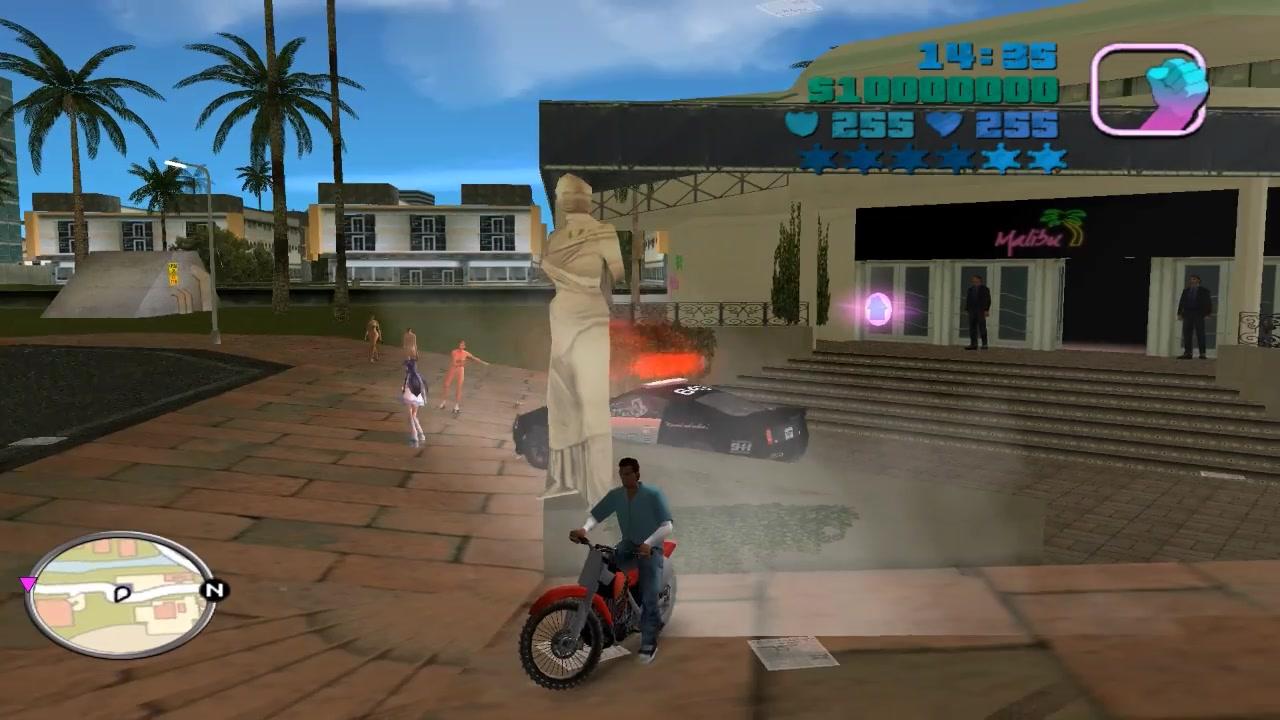Screen dimensions: 1280x720
Task: Click the lit rightmost wanted star
Action: point(1048,157)
